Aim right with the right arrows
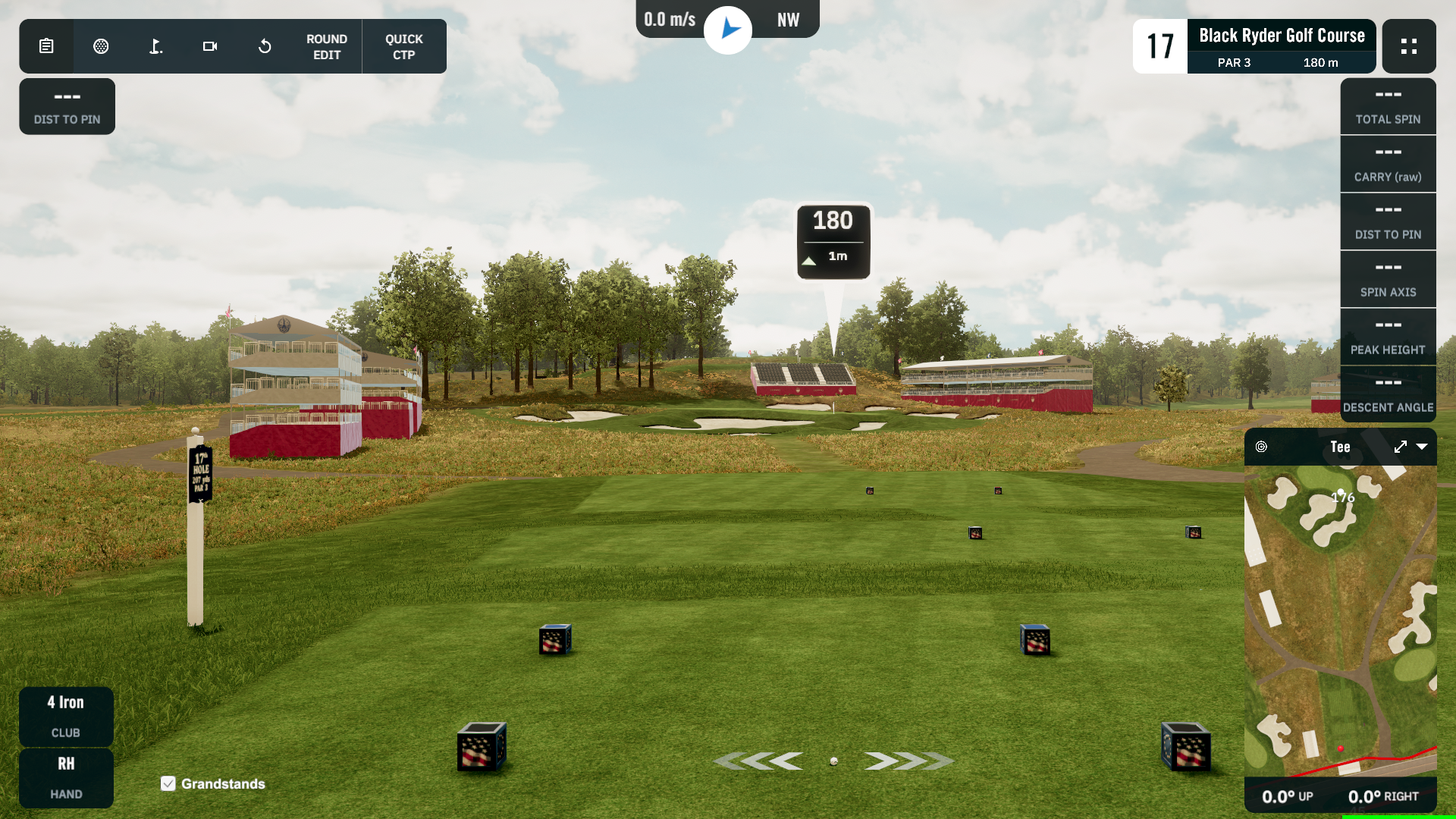This screenshot has height=819, width=1456. (907, 761)
